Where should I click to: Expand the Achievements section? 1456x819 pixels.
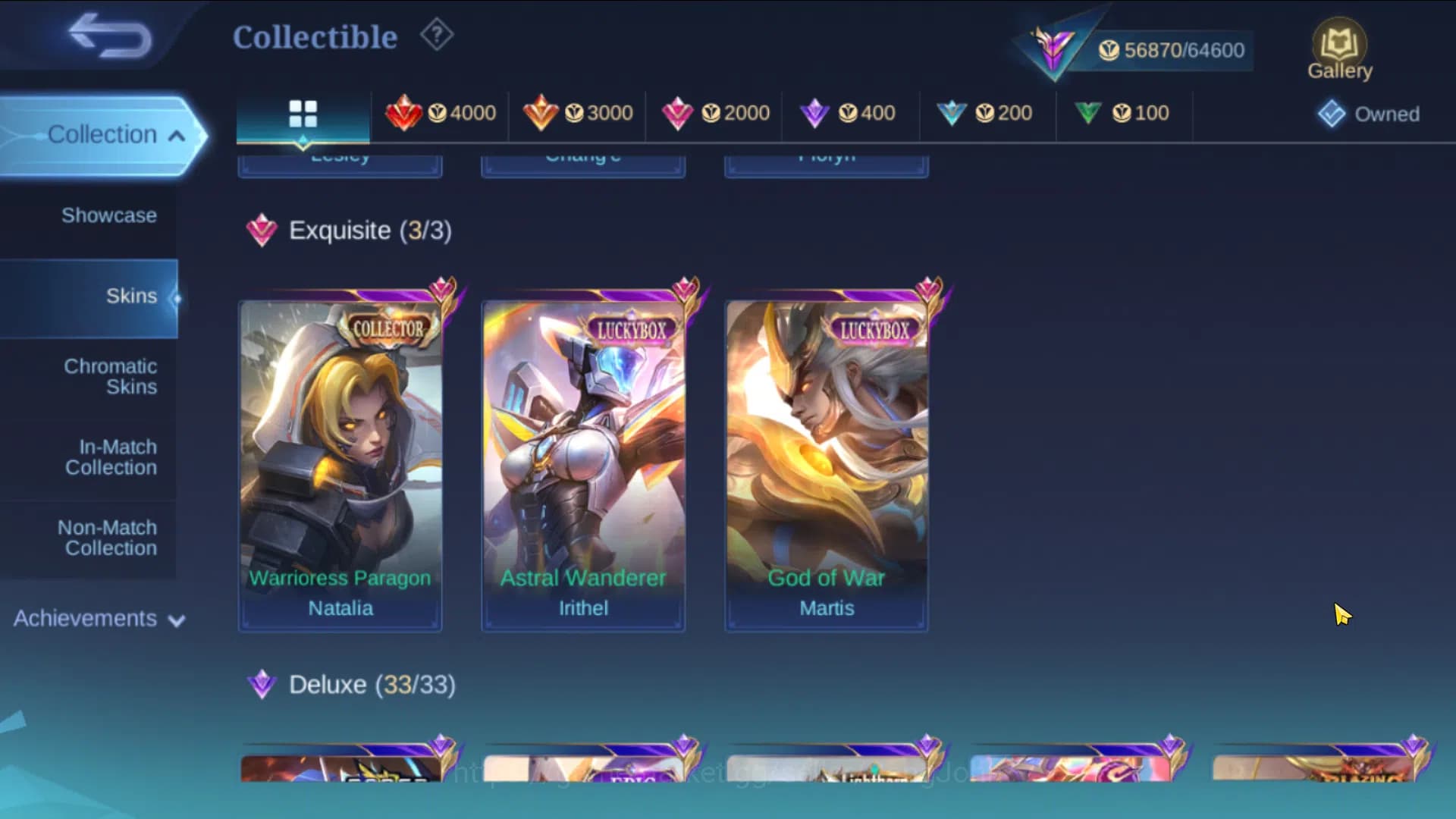point(96,619)
